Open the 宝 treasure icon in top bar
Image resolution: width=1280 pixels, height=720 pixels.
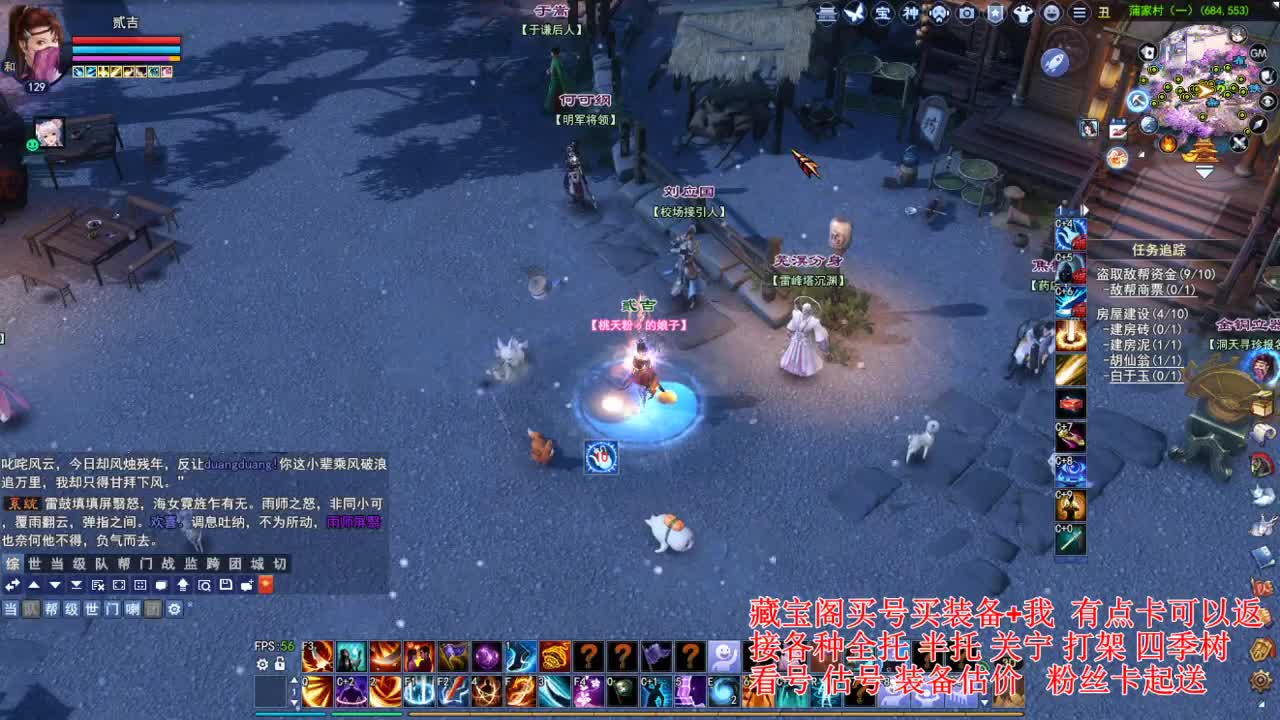(881, 14)
